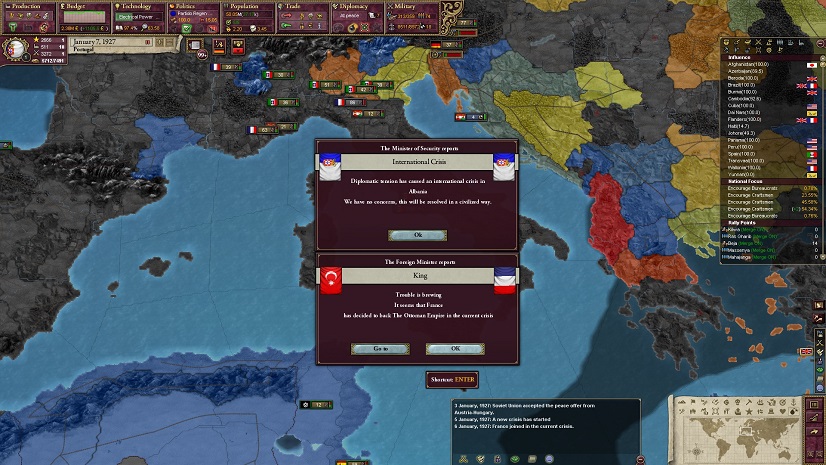Confirm the International Crisis report with Ok
This screenshot has width=826, height=465.
pyautogui.click(x=417, y=235)
